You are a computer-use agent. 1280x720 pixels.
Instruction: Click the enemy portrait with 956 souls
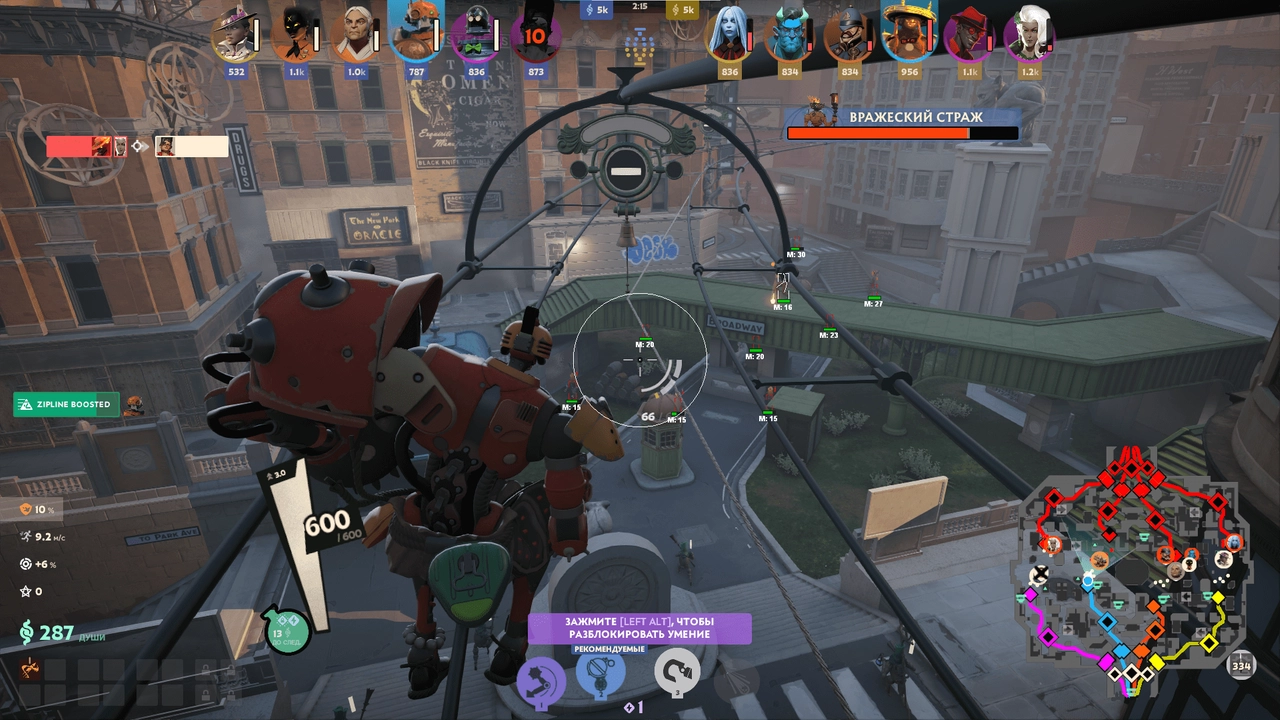pos(908,33)
